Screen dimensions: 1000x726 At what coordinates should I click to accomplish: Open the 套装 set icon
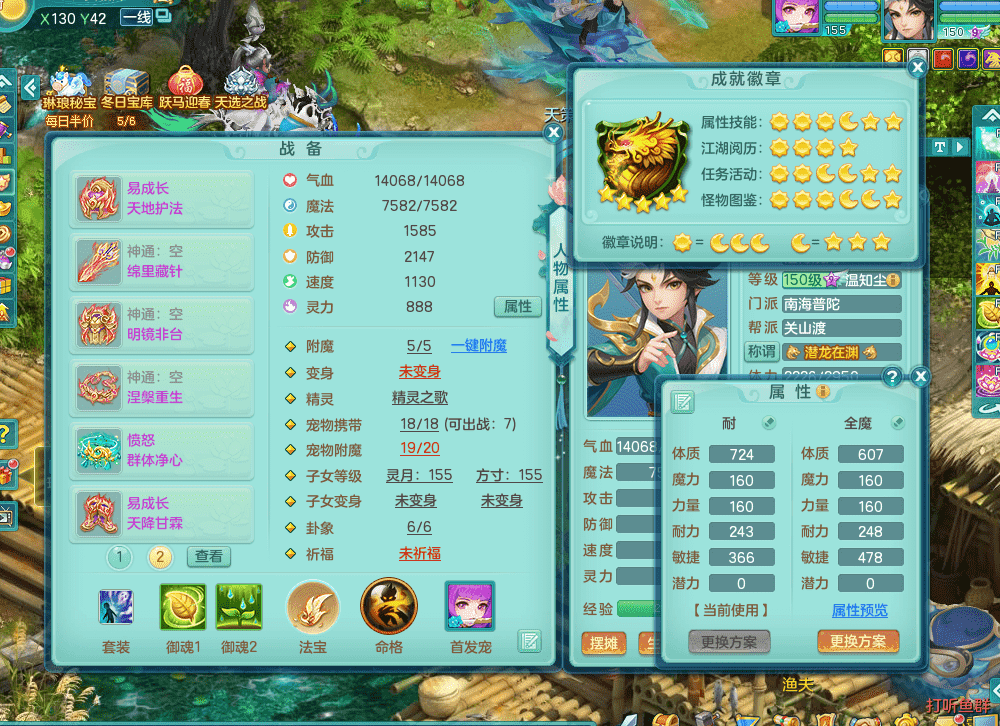(x=116, y=607)
